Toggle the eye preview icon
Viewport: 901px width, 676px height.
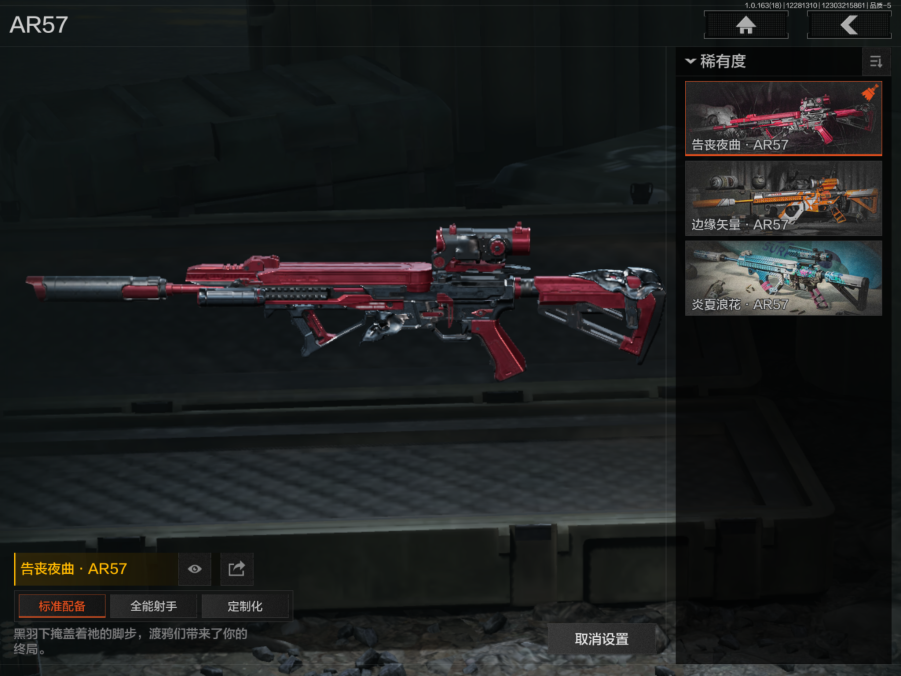click(195, 569)
